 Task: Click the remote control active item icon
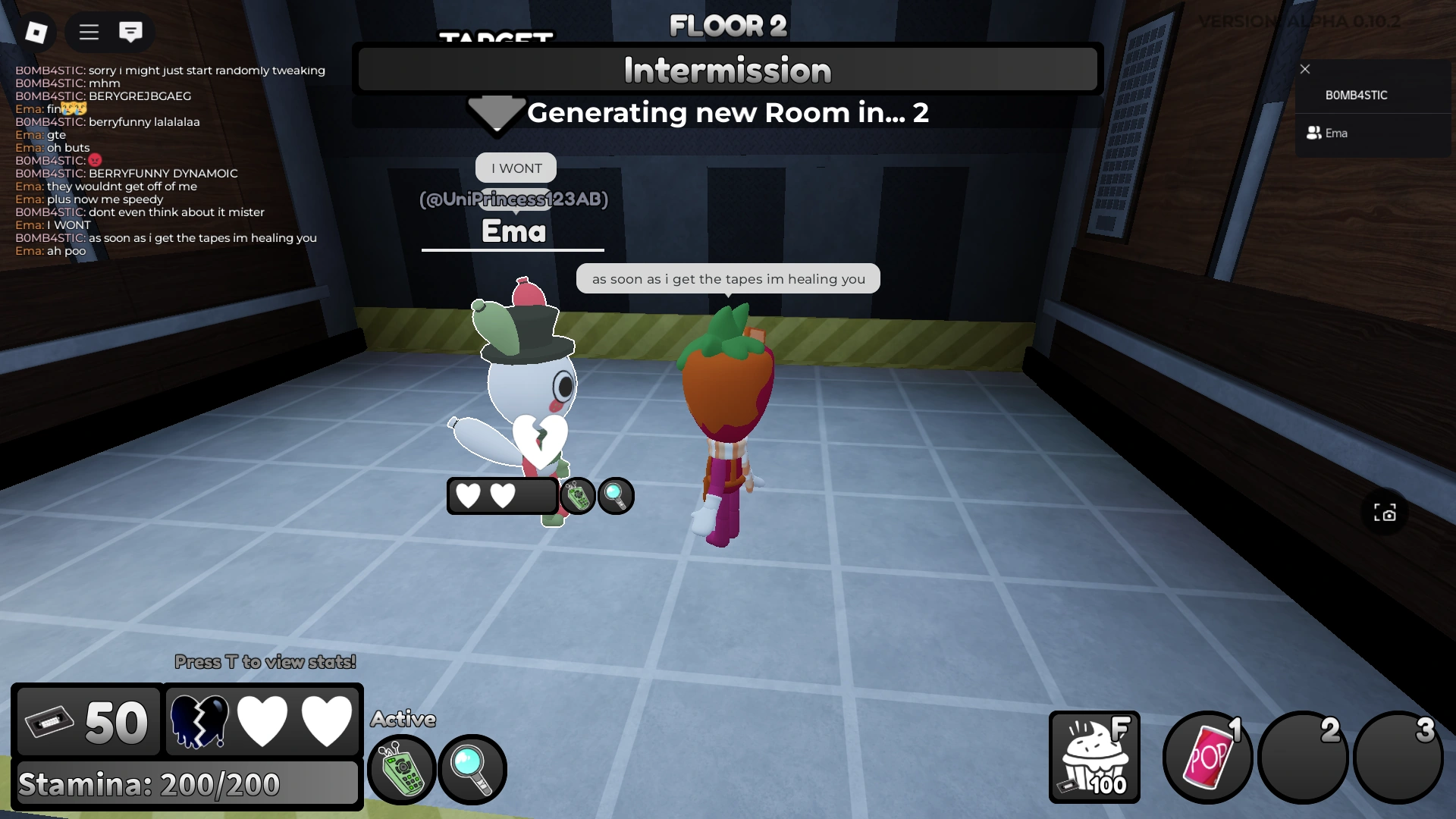pyautogui.click(x=401, y=769)
